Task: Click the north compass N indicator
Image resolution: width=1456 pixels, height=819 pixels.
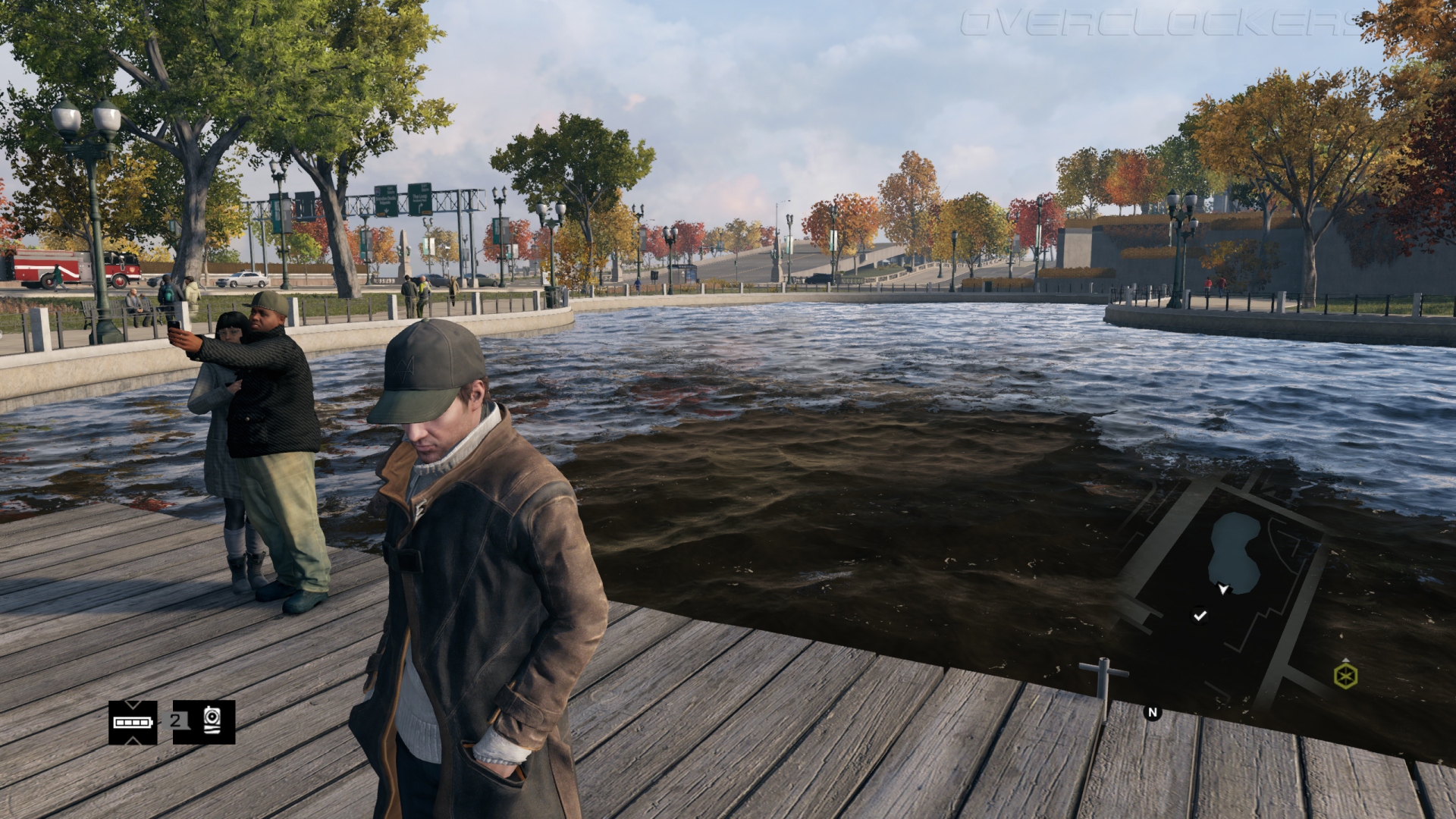Action: 1153,712
